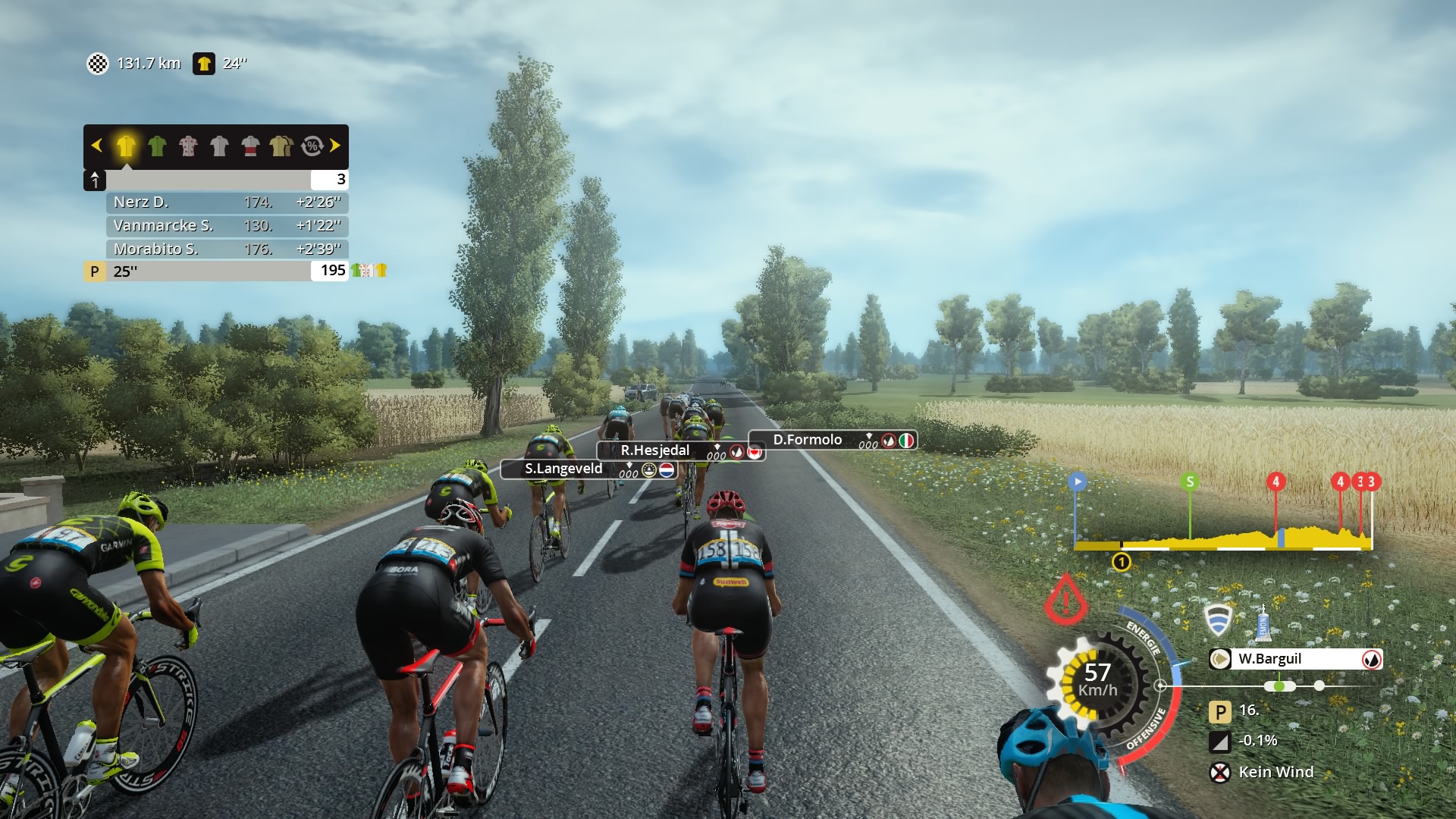Select Nerz D. in the standings list

click(227, 202)
